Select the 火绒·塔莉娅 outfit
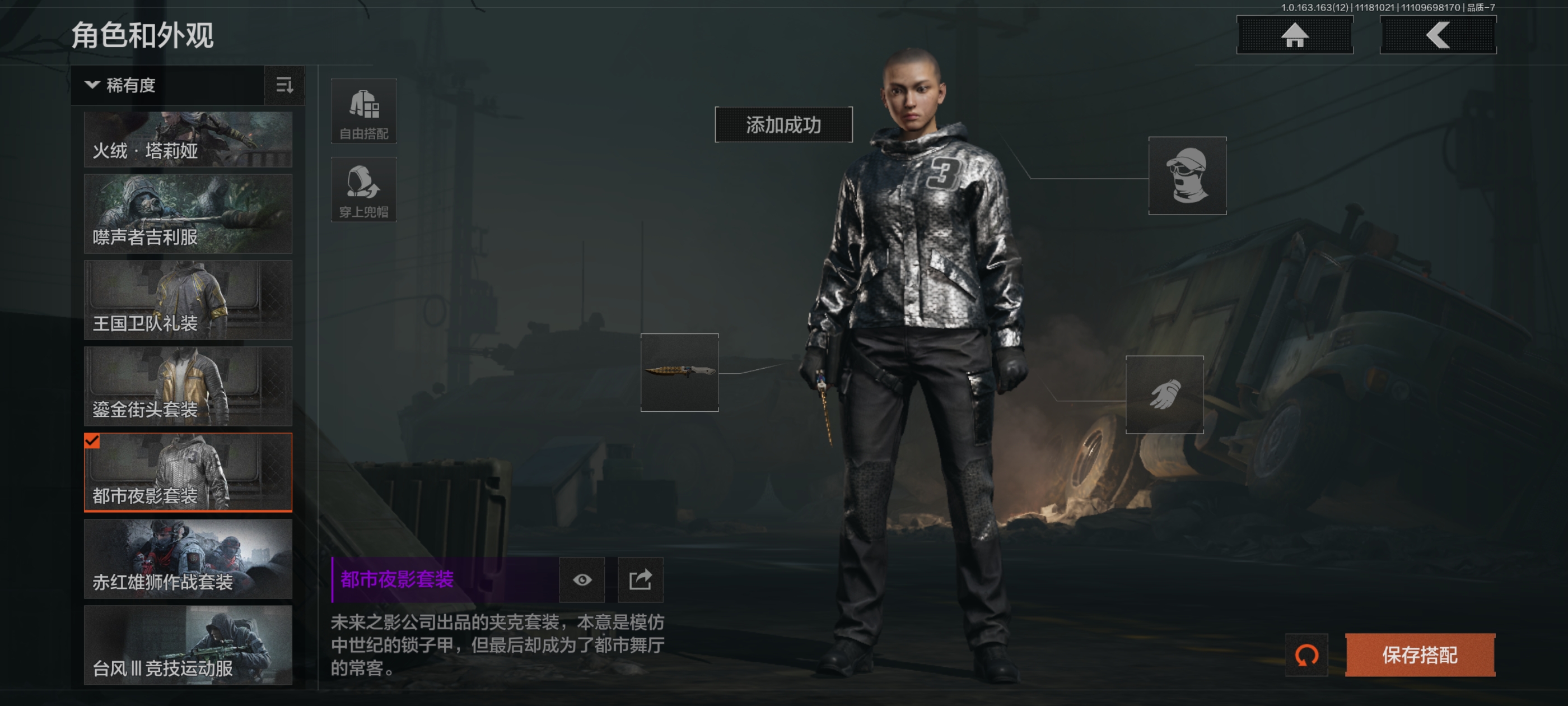 188,140
